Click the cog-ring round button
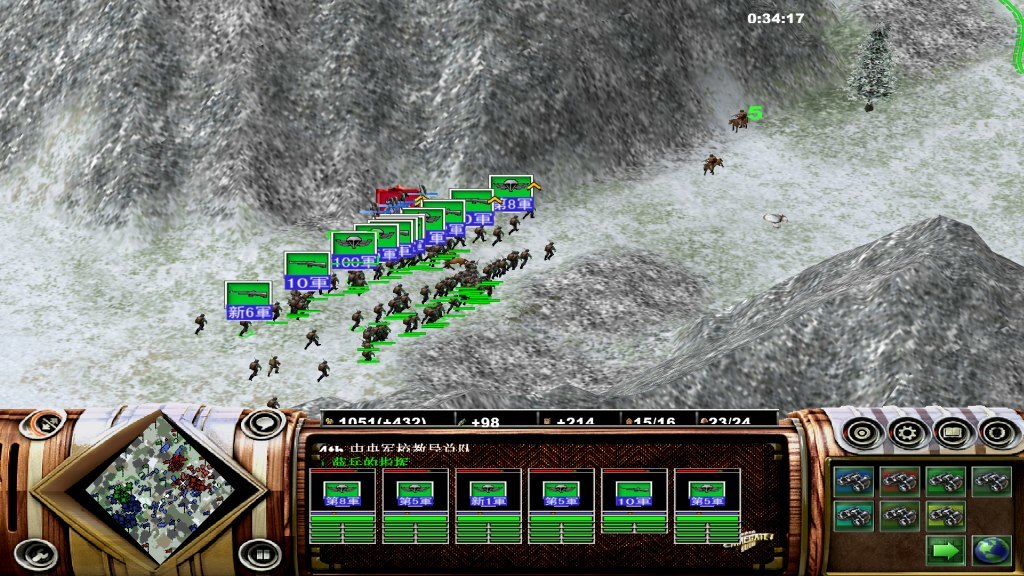This screenshot has height=576, width=1024. coord(998,433)
